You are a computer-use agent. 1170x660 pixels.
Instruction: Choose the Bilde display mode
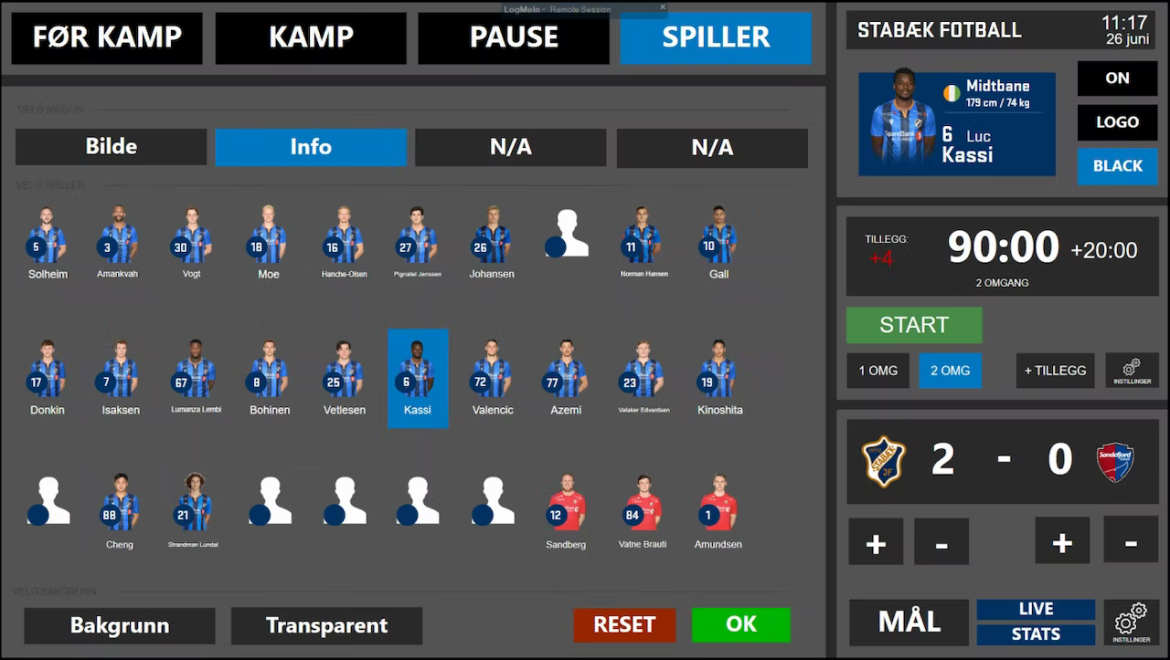tap(111, 147)
